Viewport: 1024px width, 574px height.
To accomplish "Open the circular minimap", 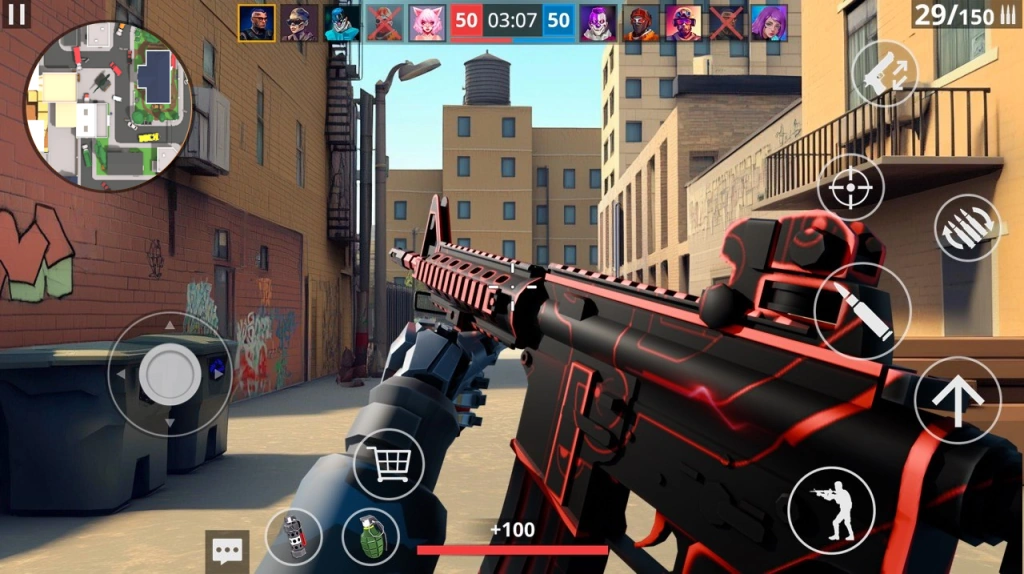I will pos(108,105).
